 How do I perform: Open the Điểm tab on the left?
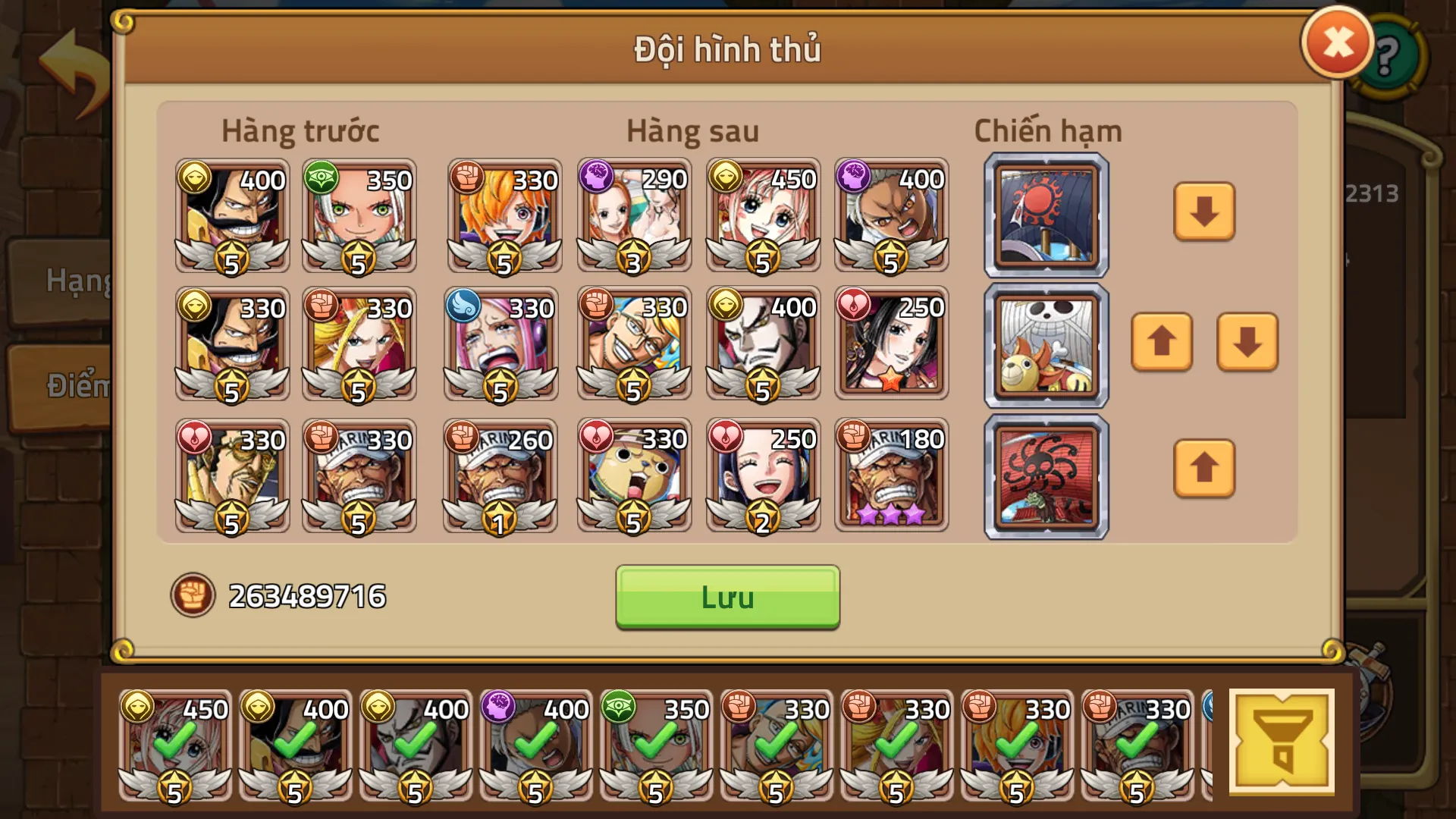click(76, 385)
